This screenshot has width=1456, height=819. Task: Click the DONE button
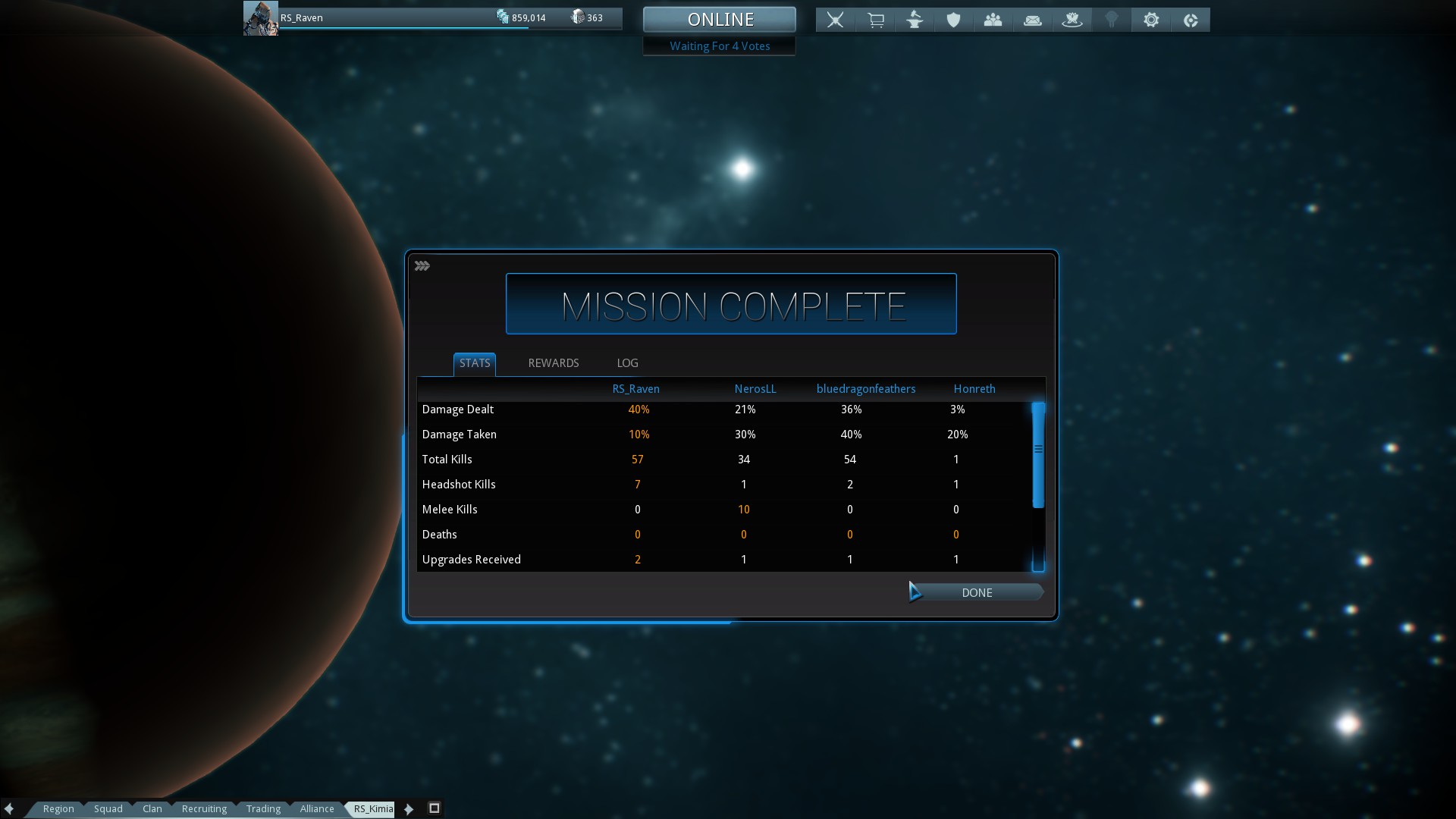[976, 592]
